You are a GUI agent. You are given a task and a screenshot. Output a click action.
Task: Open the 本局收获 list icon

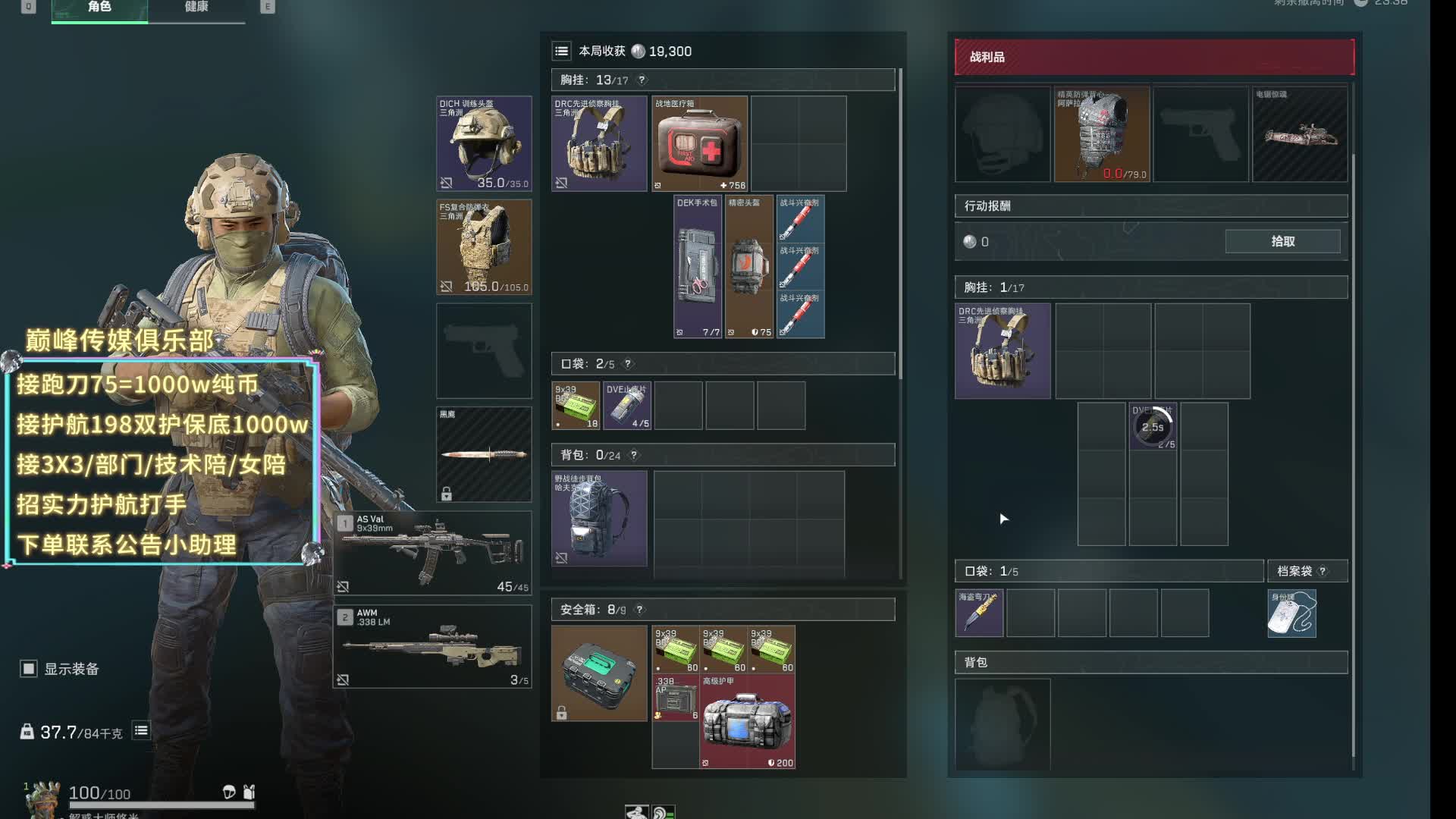(x=561, y=52)
